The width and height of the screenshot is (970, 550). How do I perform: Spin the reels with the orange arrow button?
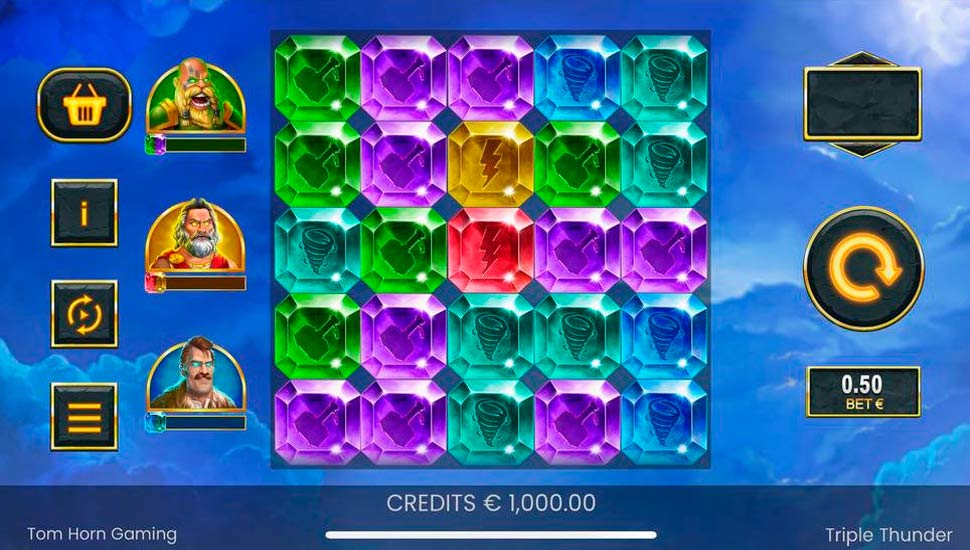tap(863, 268)
